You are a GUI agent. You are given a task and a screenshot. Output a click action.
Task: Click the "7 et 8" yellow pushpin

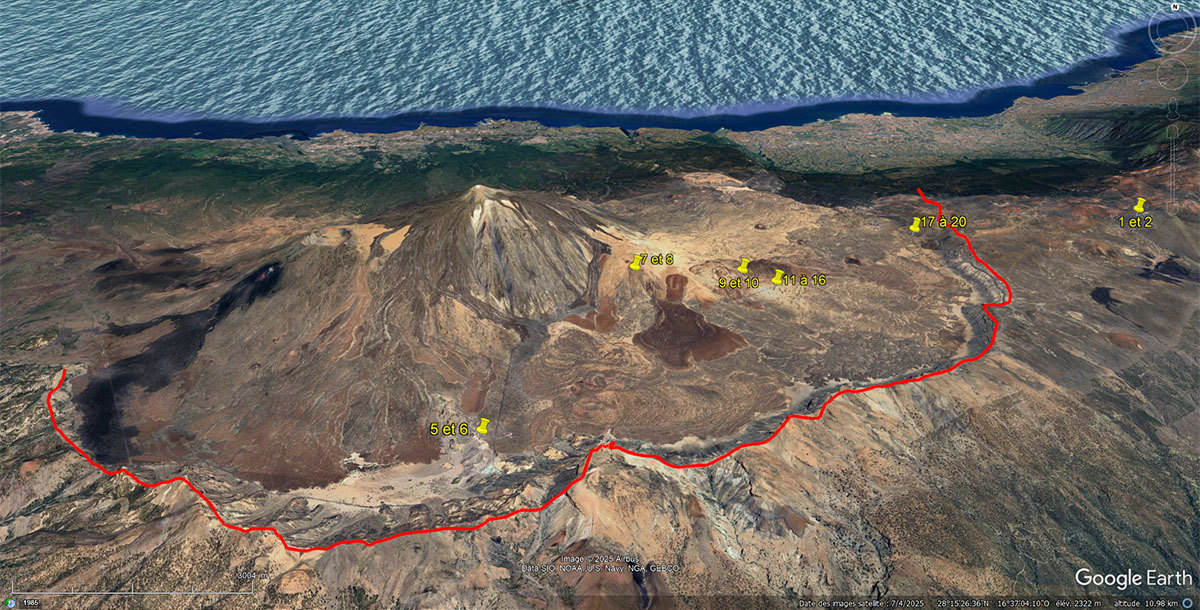pos(640,261)
